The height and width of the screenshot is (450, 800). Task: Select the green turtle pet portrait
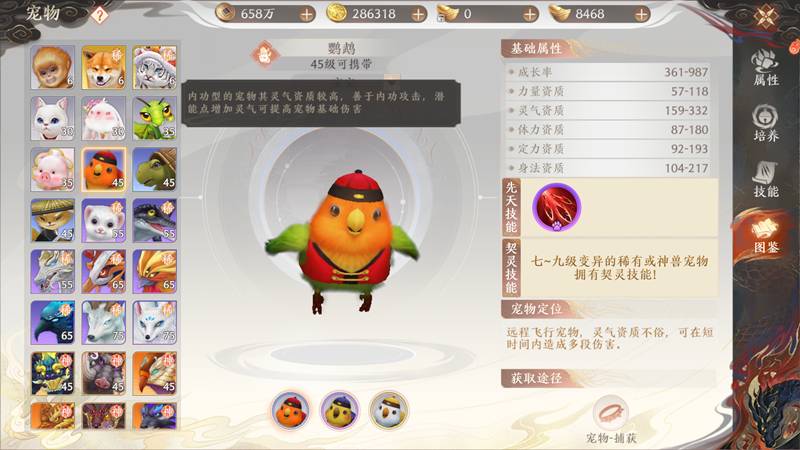tap(154, 169)
